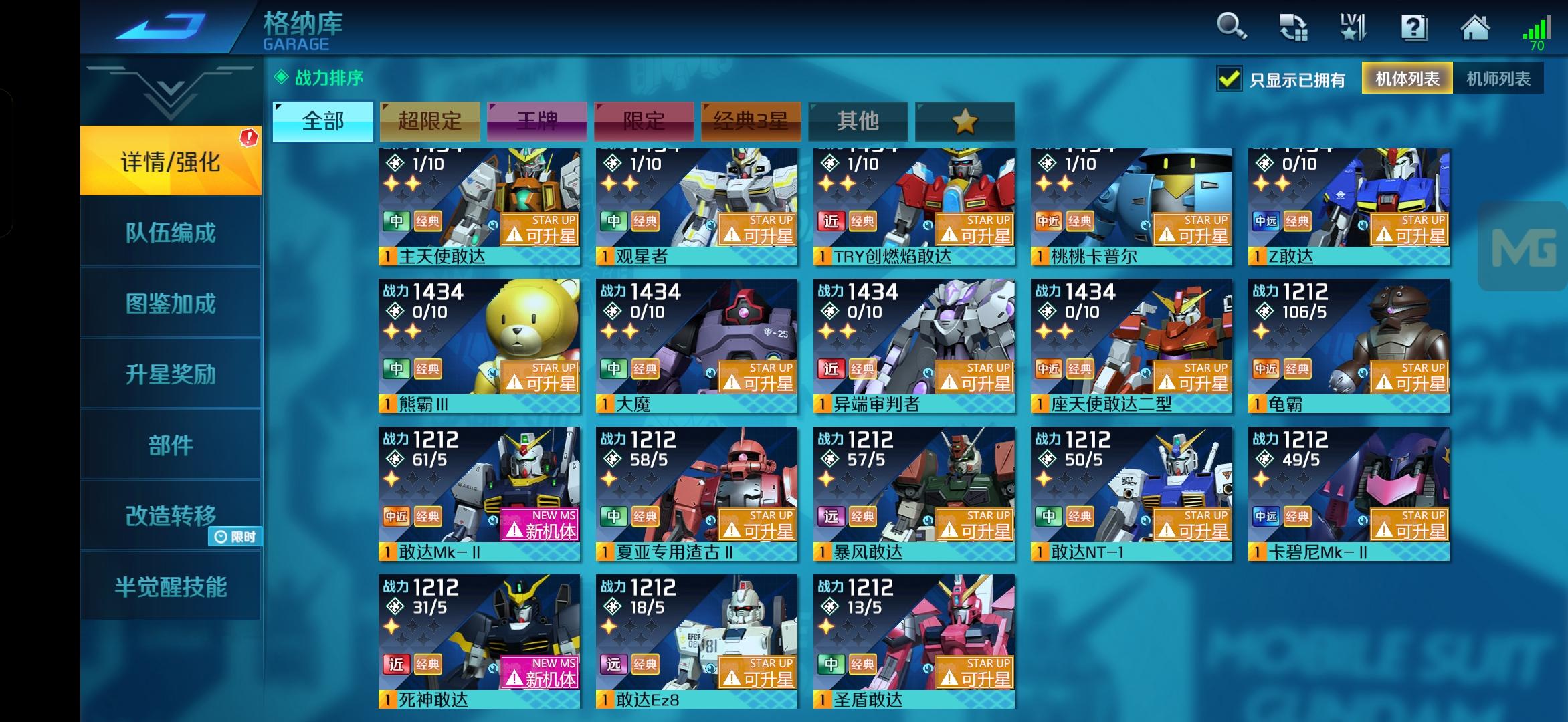
Task: Select 队伍编成 in the sidebar
Action: (x=171, y=233)
